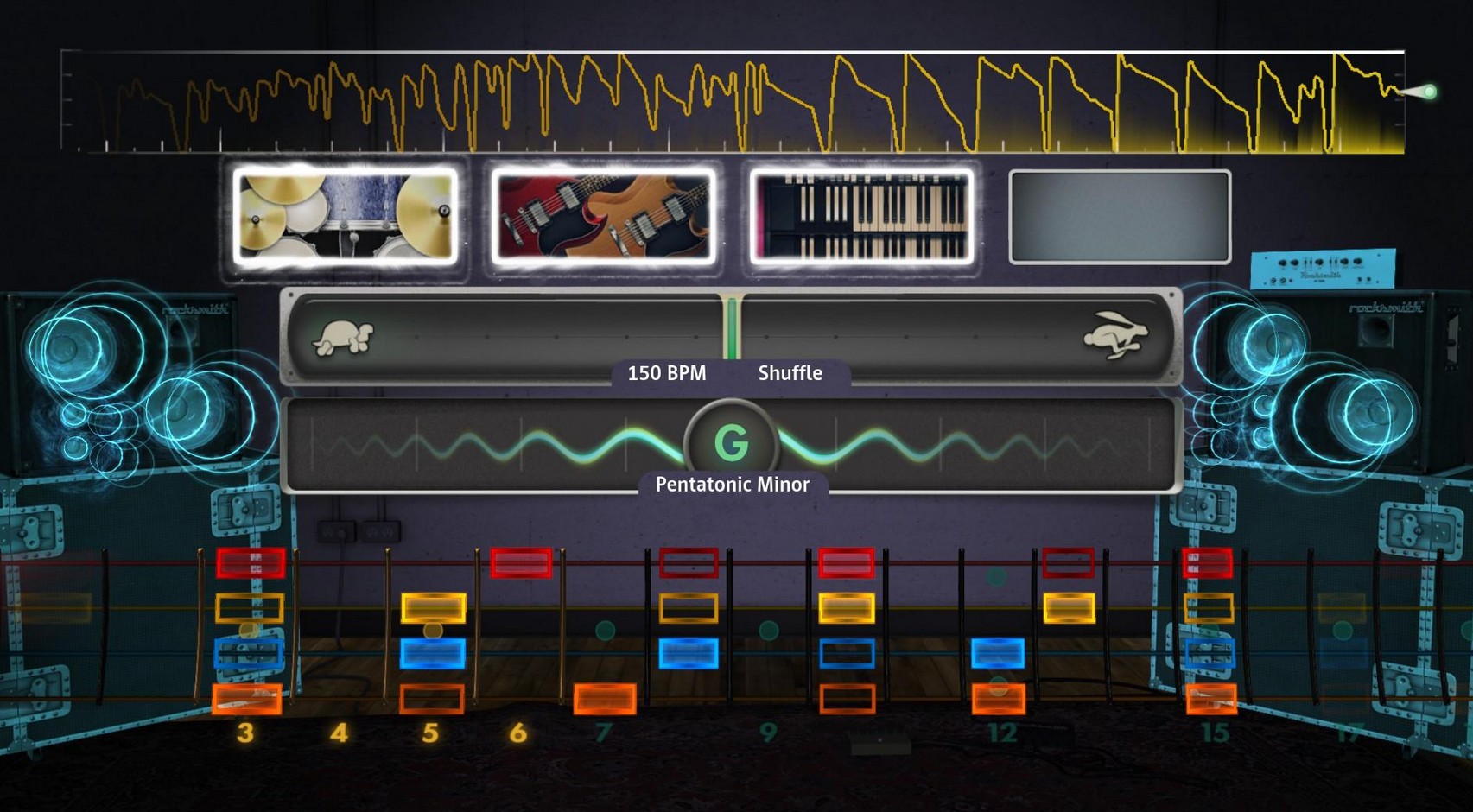The height and width of the screenshot is (812, 1473).
Task: Change the Shuffle groove setting
Action: (790, 373)
